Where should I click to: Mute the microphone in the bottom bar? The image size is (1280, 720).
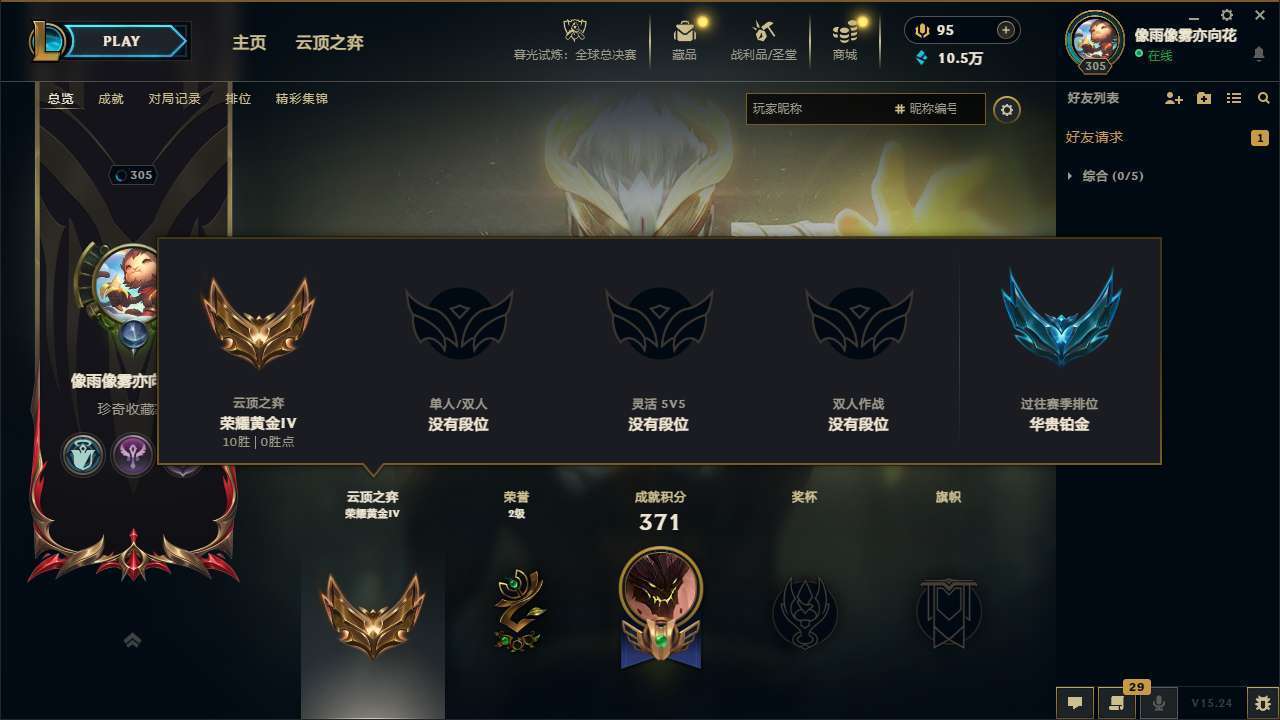click(x=1157, y=703)
